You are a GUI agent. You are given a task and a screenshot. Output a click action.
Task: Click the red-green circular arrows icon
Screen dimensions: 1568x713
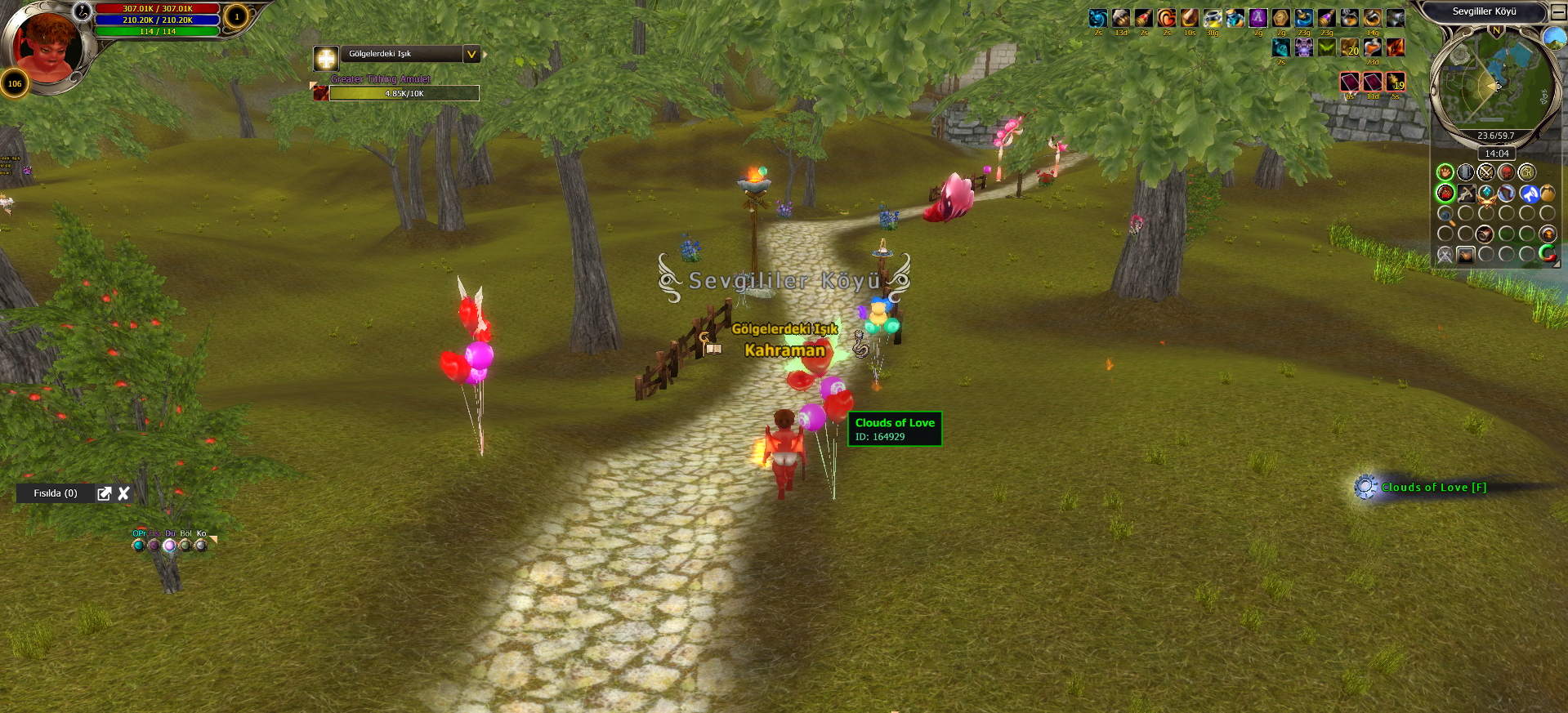(1548, 254)
